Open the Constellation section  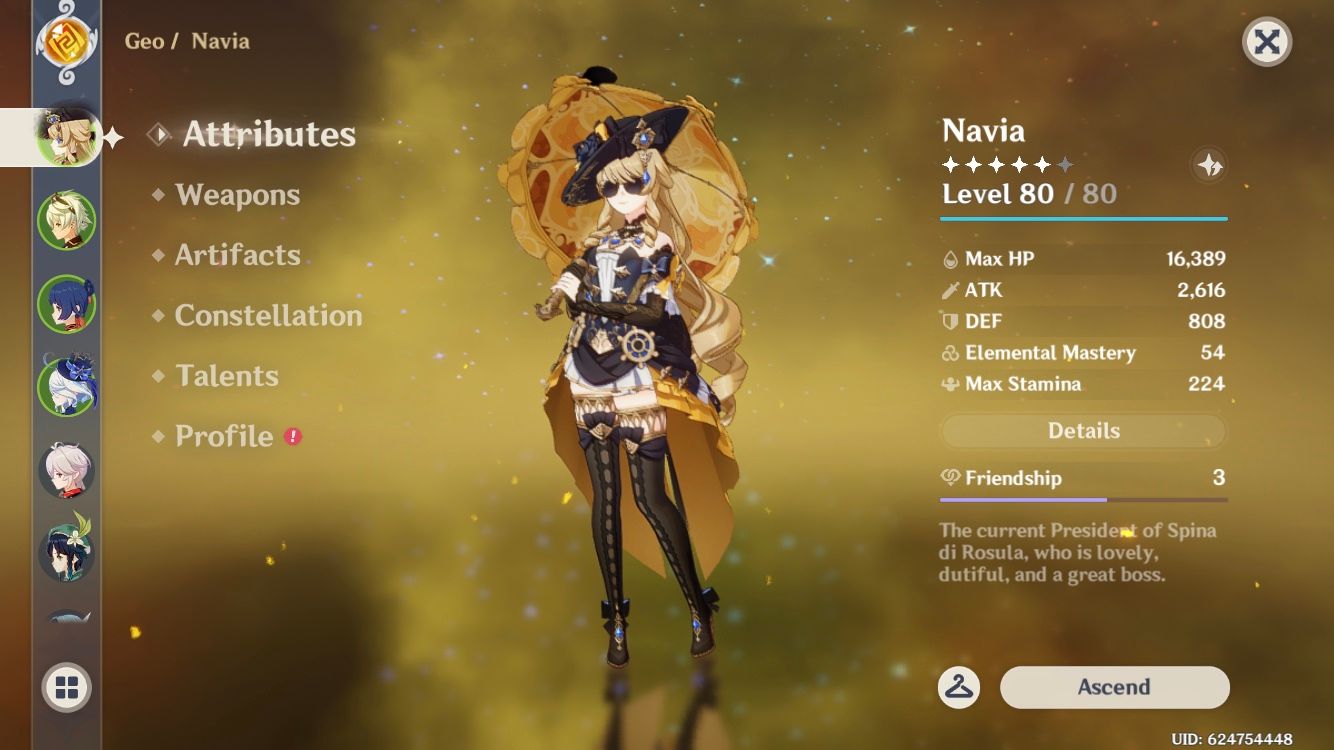268,316
